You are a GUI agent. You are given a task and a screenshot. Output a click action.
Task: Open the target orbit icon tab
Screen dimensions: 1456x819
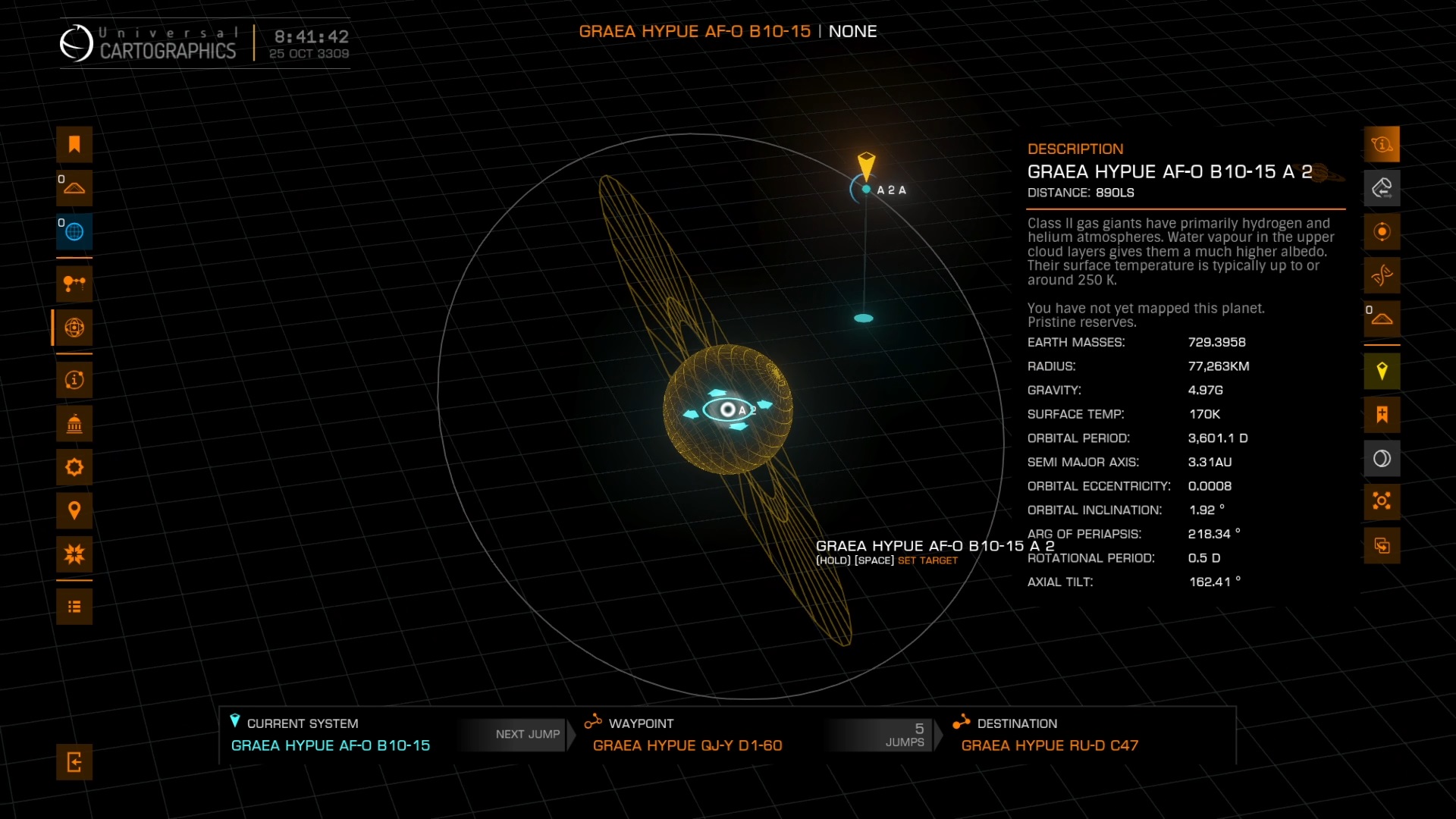point(1382,231)
